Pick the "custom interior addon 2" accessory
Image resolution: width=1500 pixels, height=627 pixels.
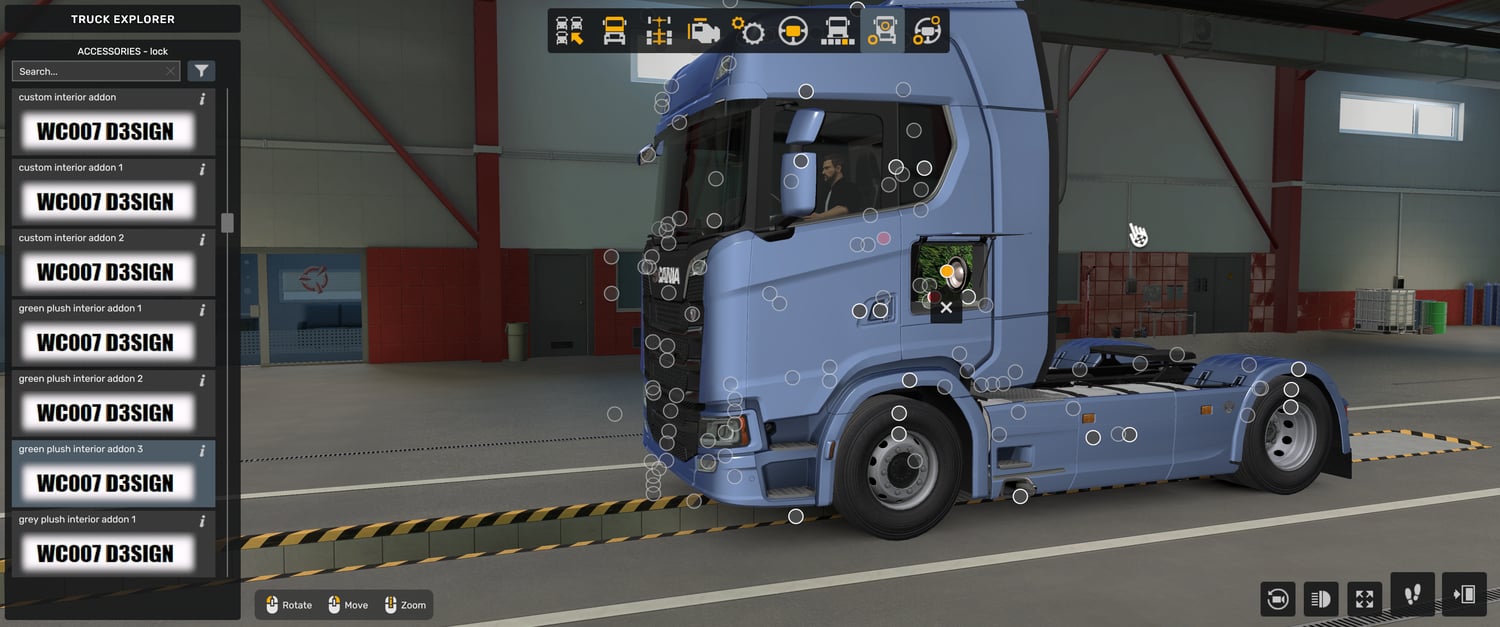pos(105,272)
